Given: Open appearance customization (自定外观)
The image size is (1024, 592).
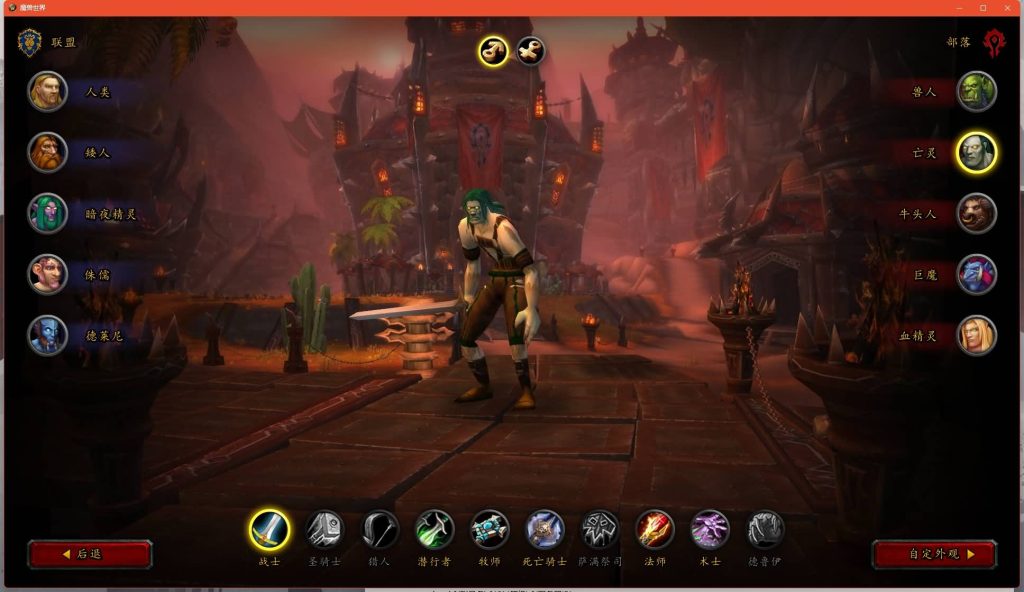Looking at the screenshot, I should click(x=934, y=554).
